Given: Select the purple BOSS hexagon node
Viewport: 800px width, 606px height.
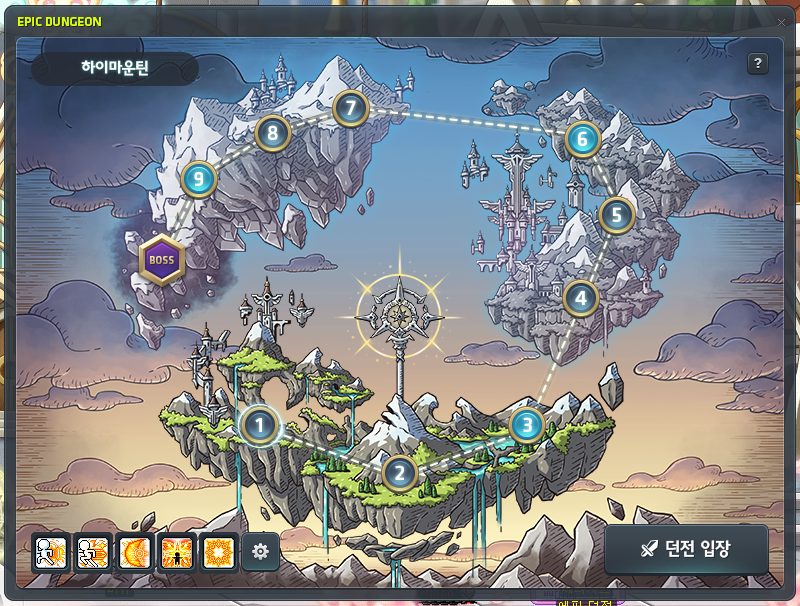Looking at the screenshot, I should click(x=161, y=260).
